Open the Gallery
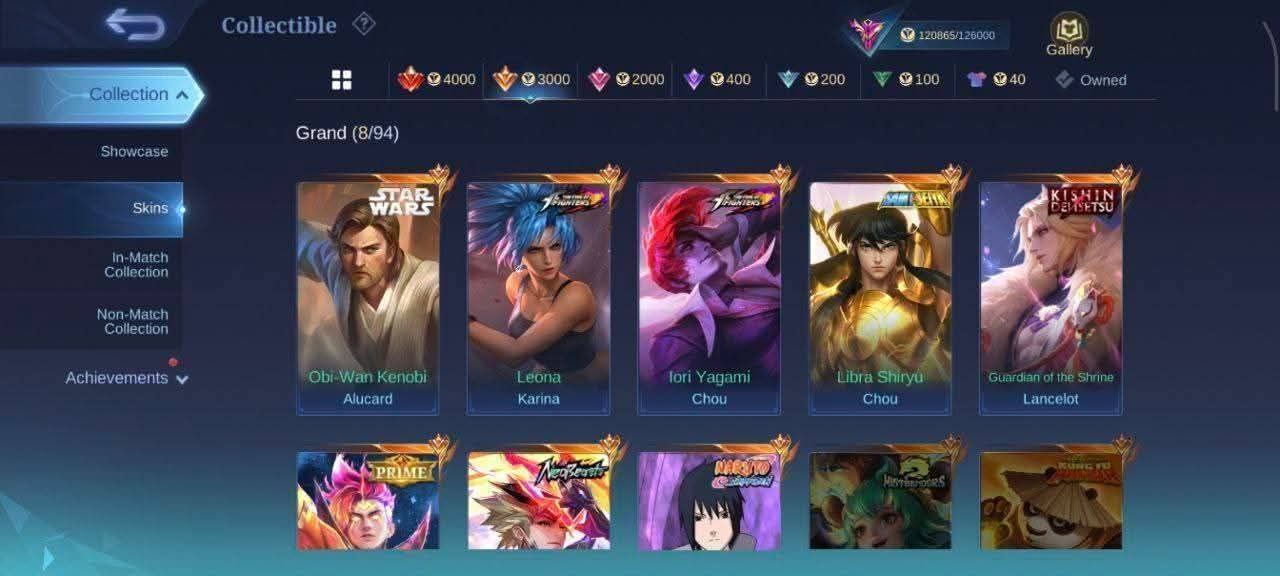 tap(1069, 35)
